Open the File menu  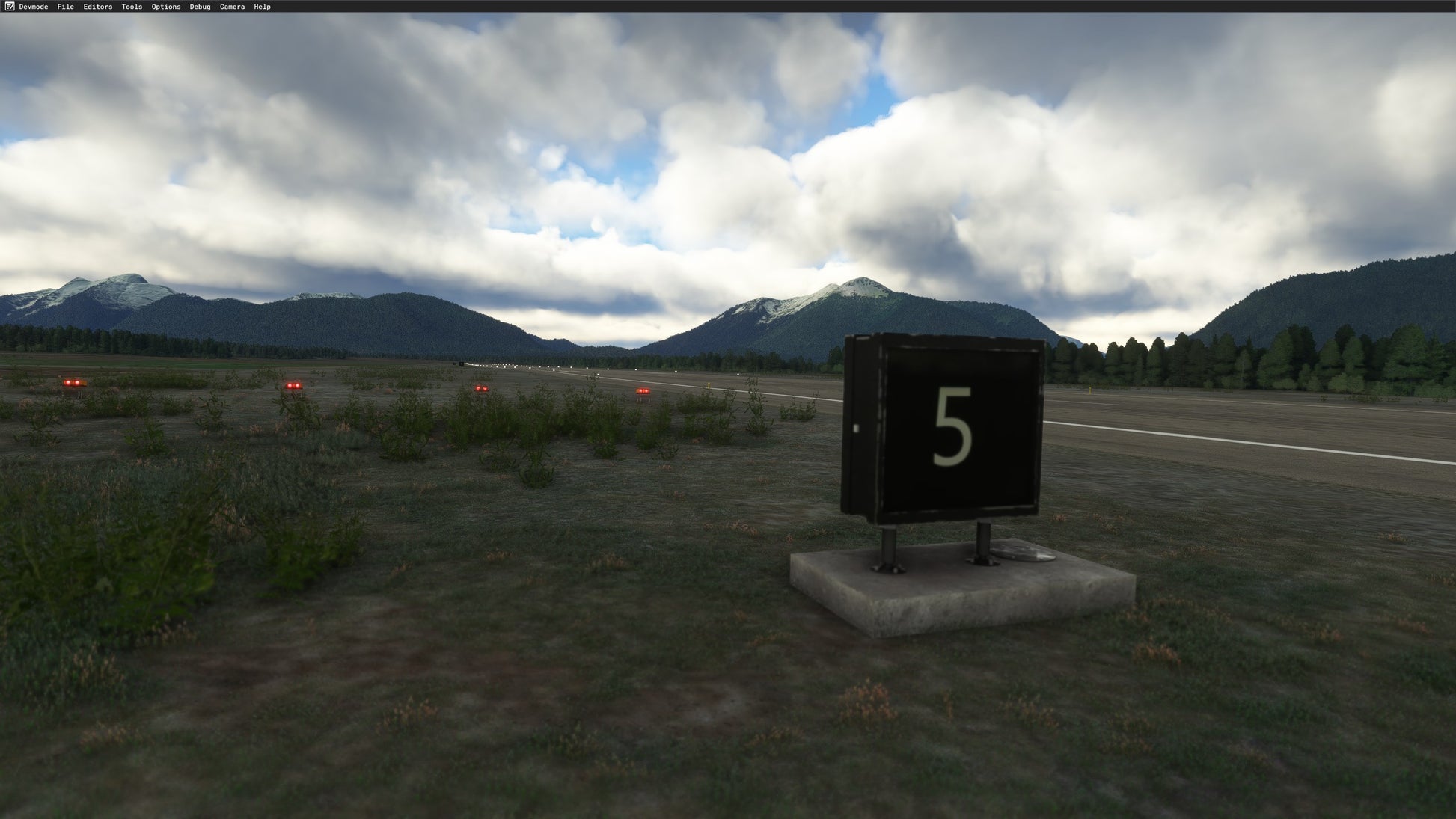click(x=66, y=7)
